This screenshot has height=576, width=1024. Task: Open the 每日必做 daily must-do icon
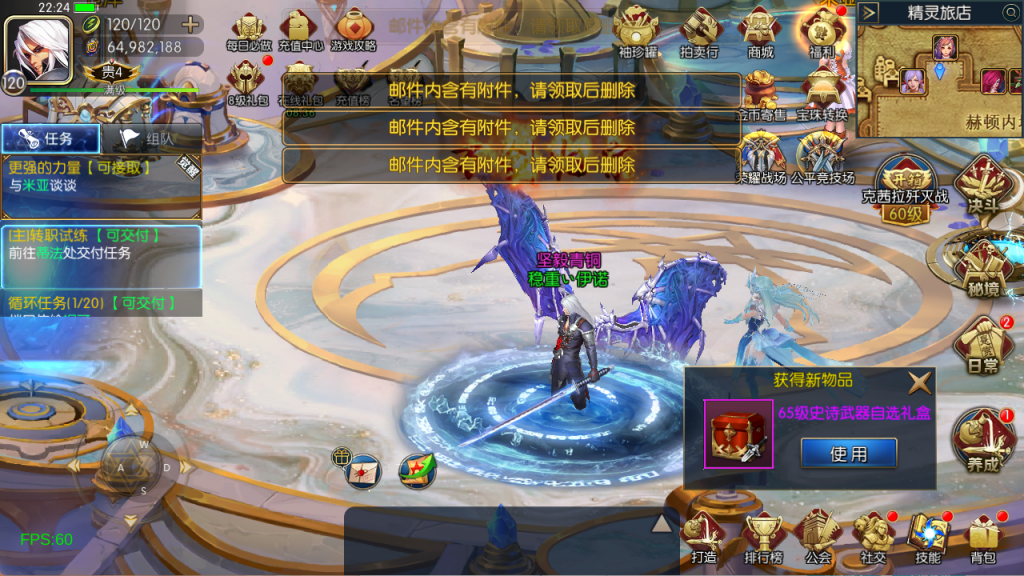click(x=248, y=30)
